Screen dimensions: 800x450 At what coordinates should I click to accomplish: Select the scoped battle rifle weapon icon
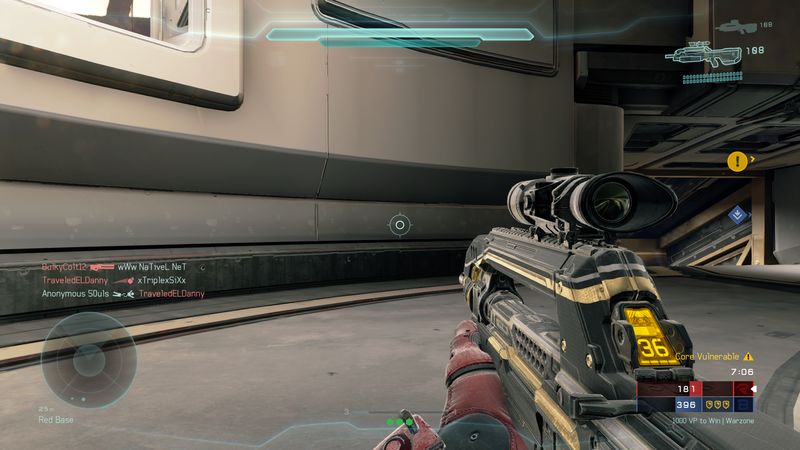706,54
